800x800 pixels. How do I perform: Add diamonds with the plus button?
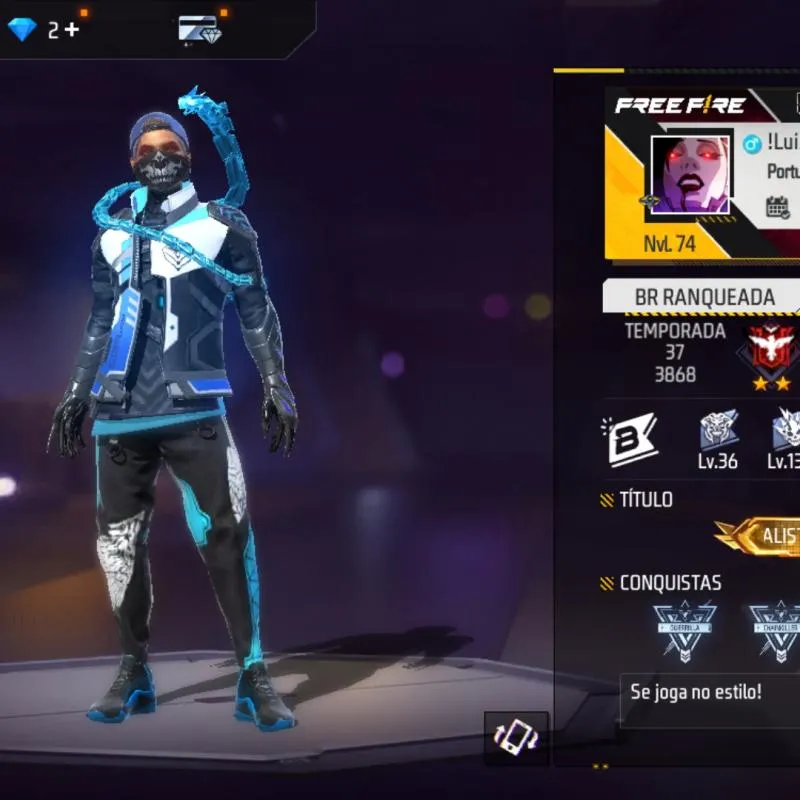click(71, 30)
